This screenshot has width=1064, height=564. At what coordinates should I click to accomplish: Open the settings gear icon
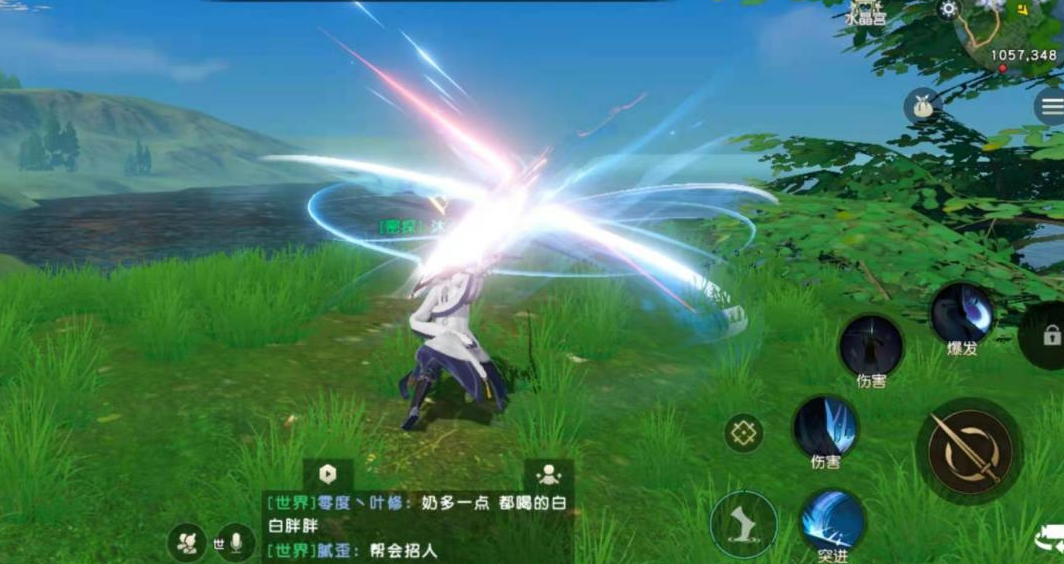pos(948,9)
